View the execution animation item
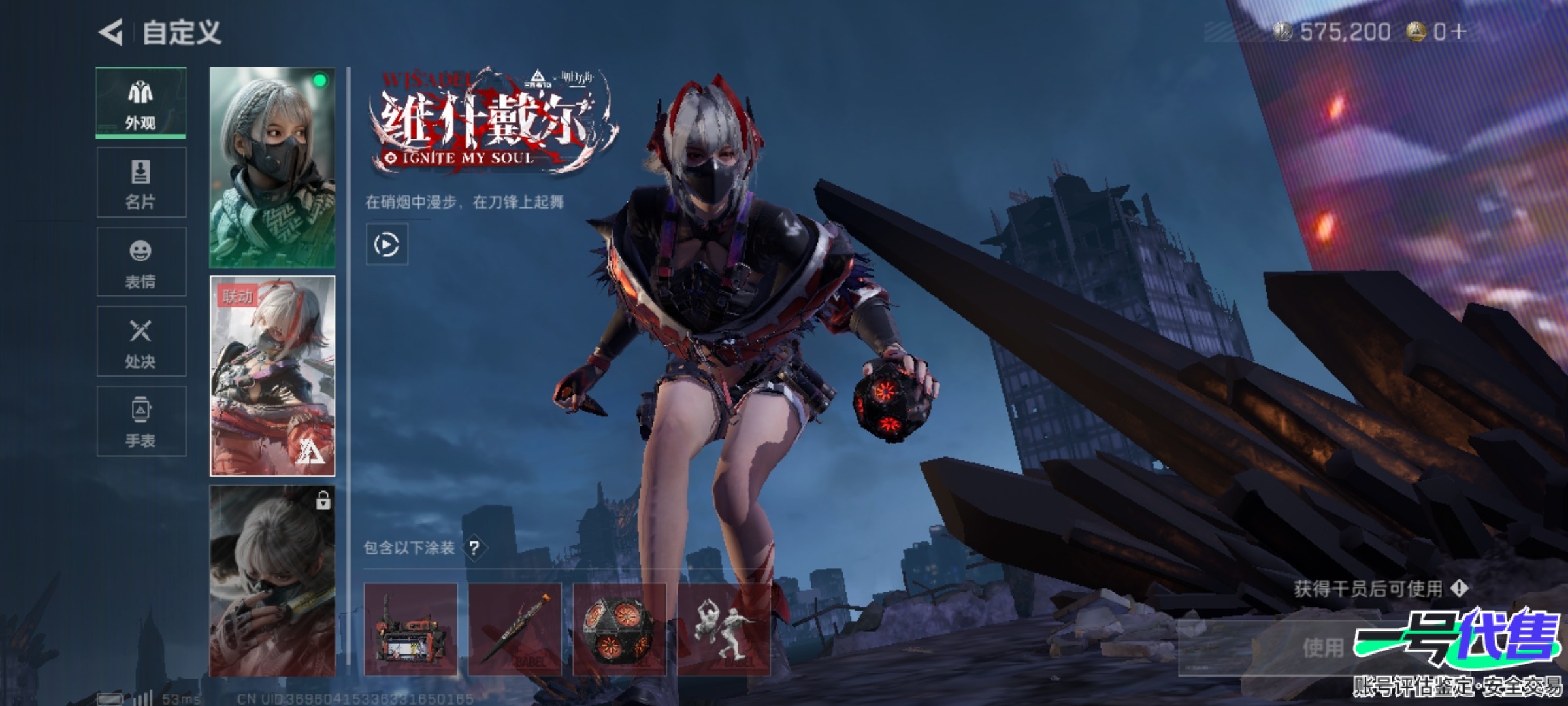The height and width of the screenshot is (706, 1568). point(724,630)
